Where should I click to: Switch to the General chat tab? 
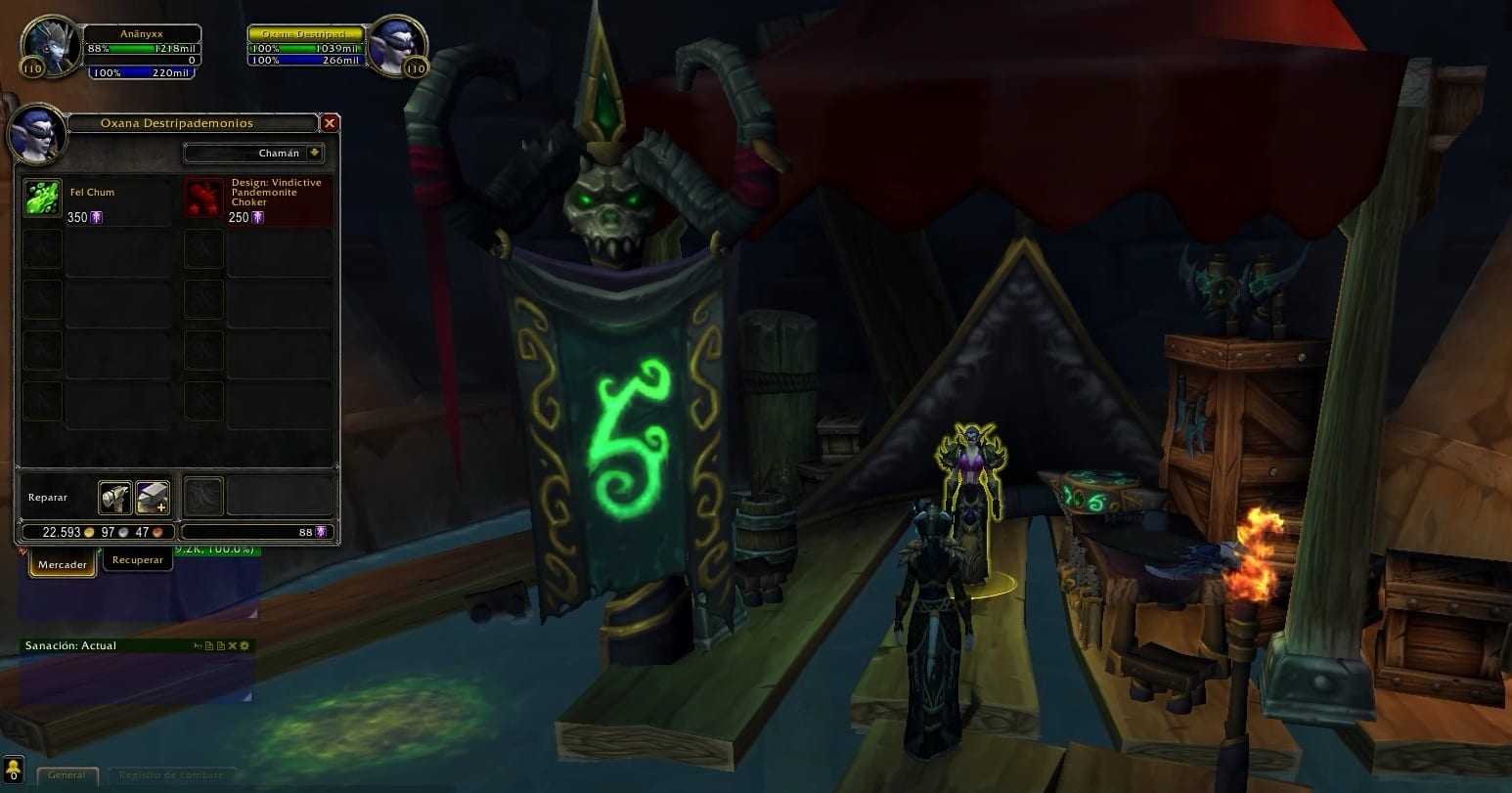(x=67, y=775)
